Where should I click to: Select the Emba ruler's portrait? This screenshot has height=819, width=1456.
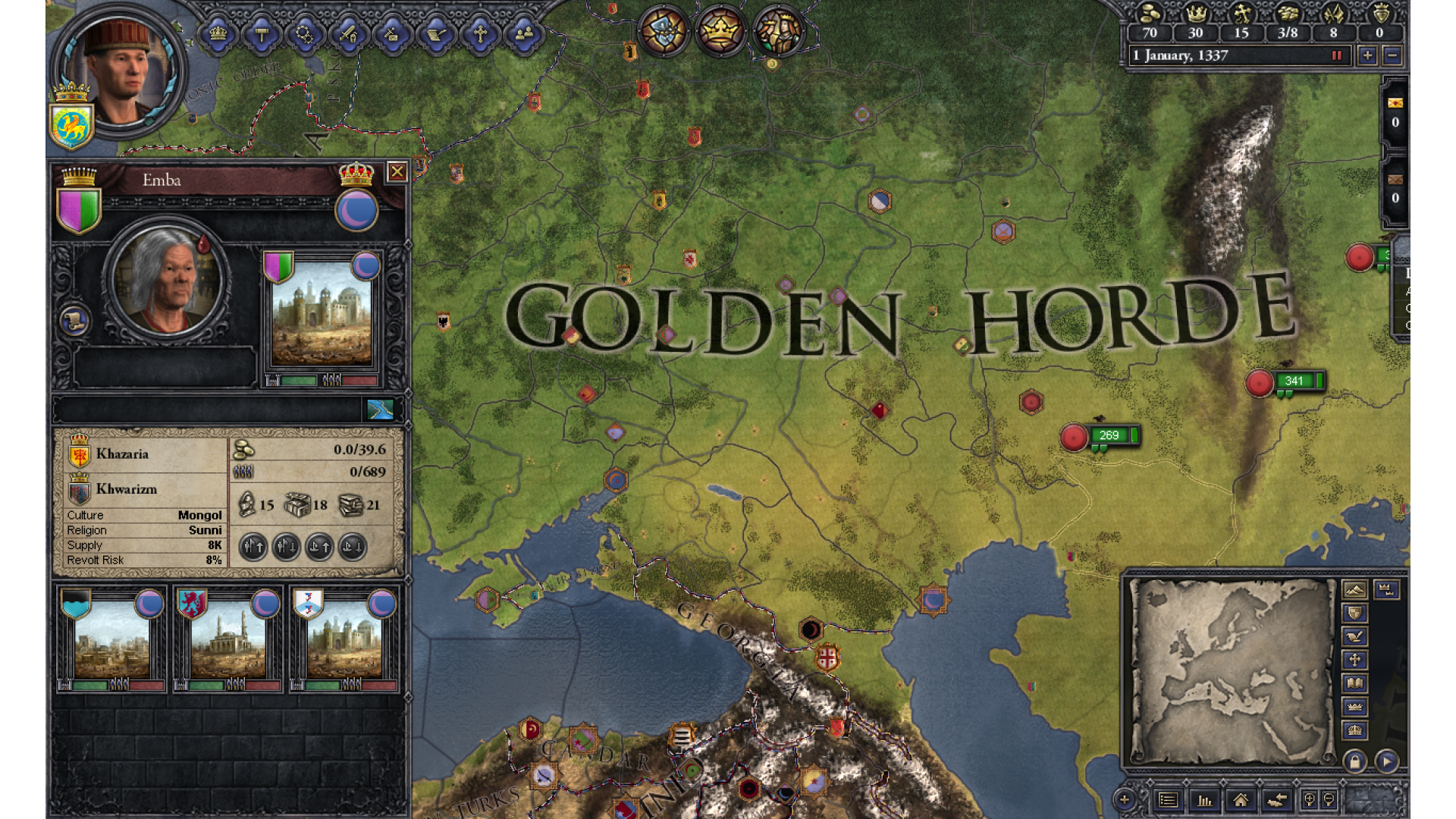click(x=166, y=280)
